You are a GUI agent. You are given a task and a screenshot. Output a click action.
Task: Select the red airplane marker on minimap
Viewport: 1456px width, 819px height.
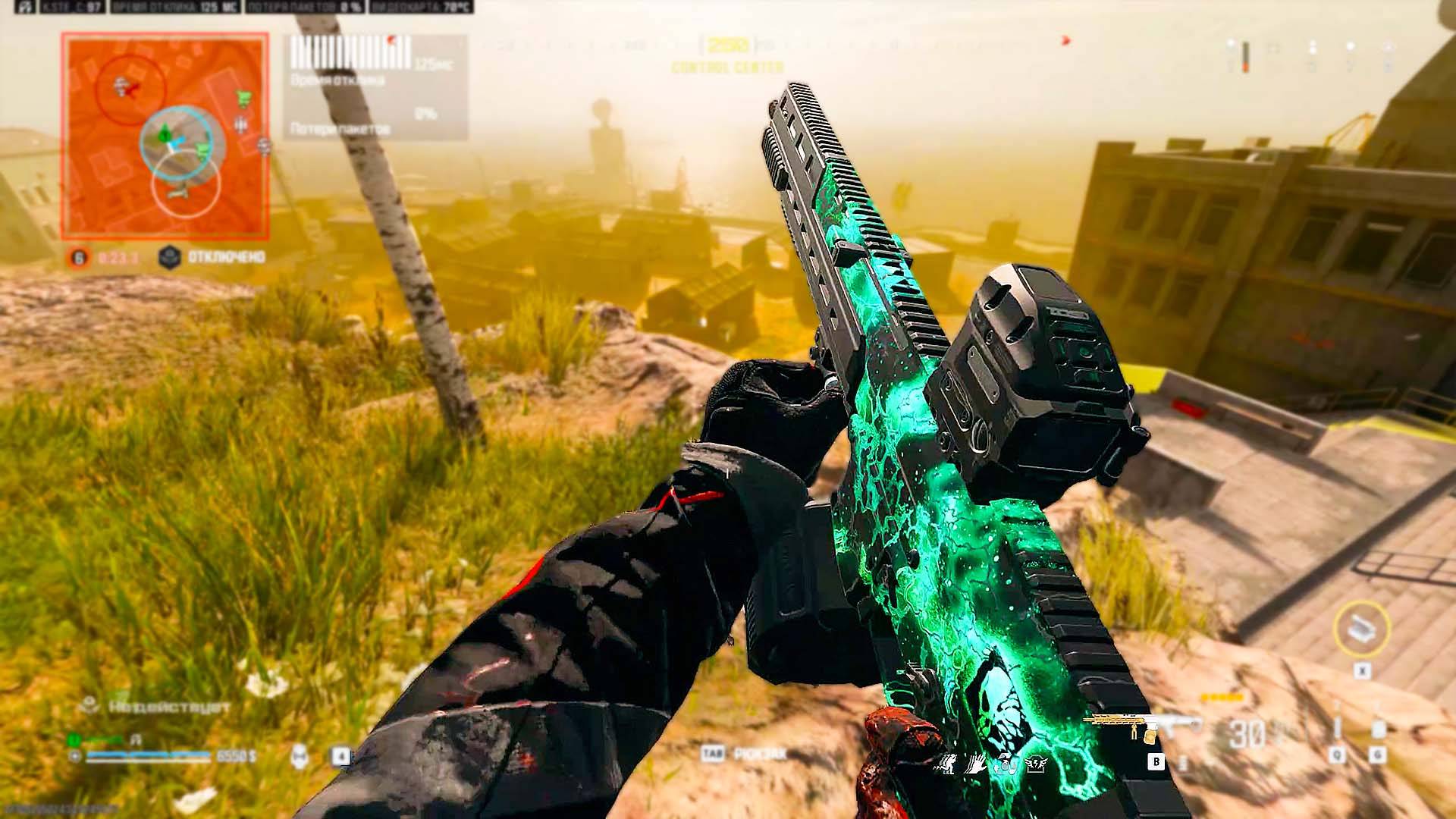coord(130,91)
